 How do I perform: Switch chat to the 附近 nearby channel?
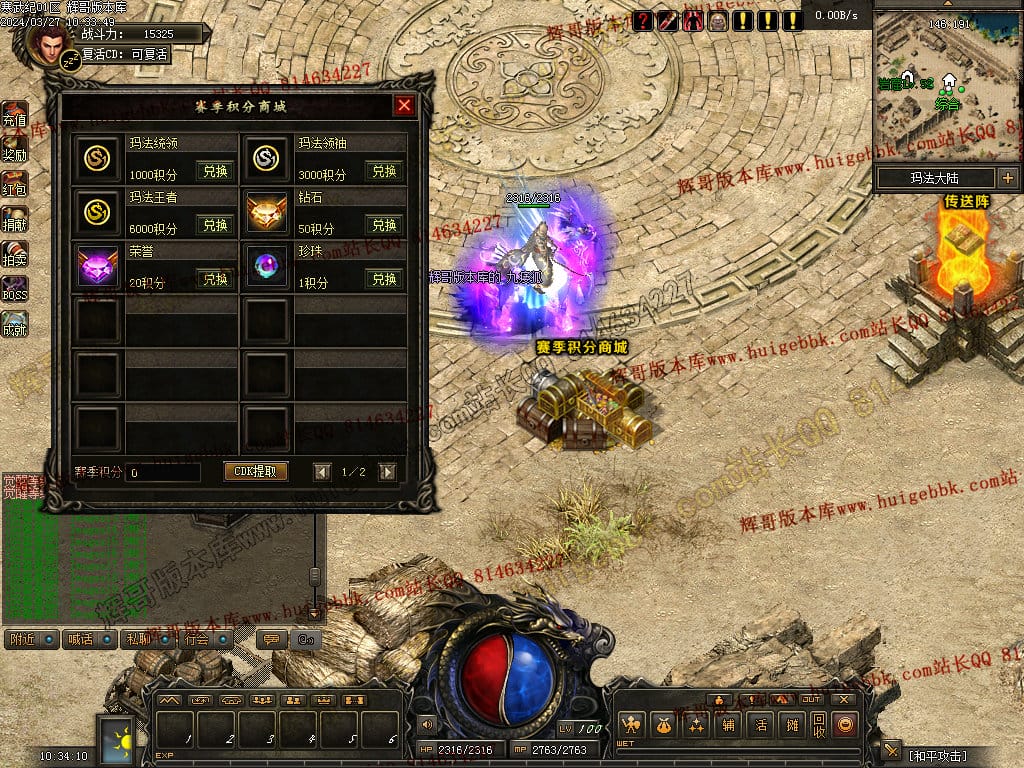coord(31,638)
